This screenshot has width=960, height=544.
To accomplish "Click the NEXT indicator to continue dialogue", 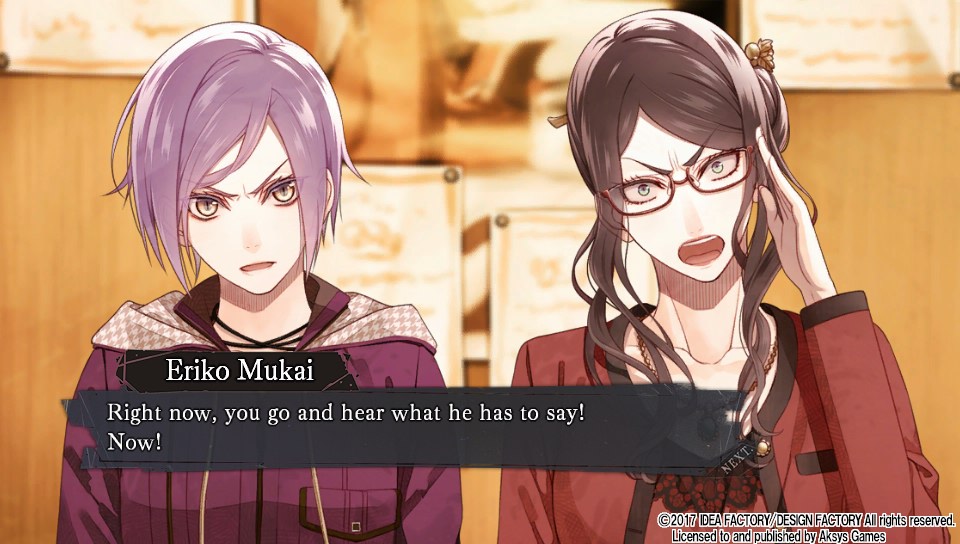I will coord(743,456).
